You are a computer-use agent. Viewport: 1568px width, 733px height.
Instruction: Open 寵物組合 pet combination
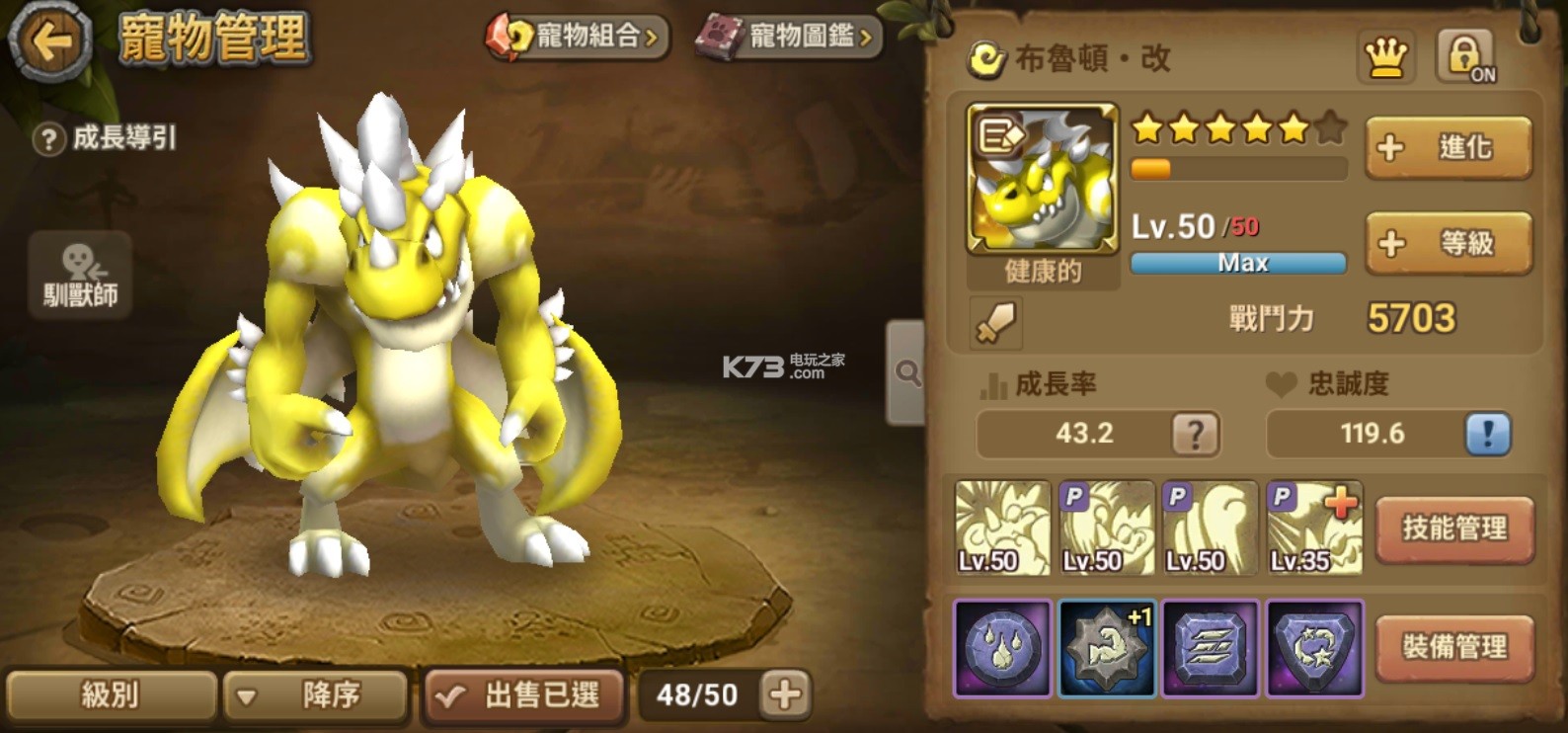point(578,38)
